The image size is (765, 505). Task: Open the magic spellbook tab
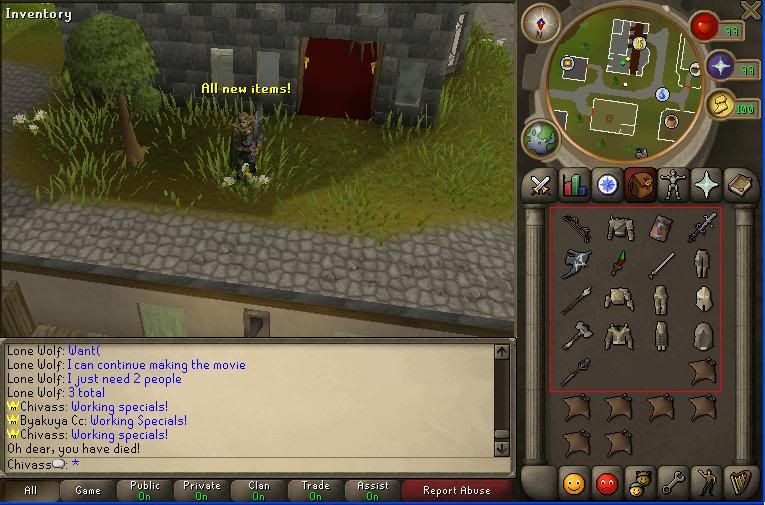(737, 185)
